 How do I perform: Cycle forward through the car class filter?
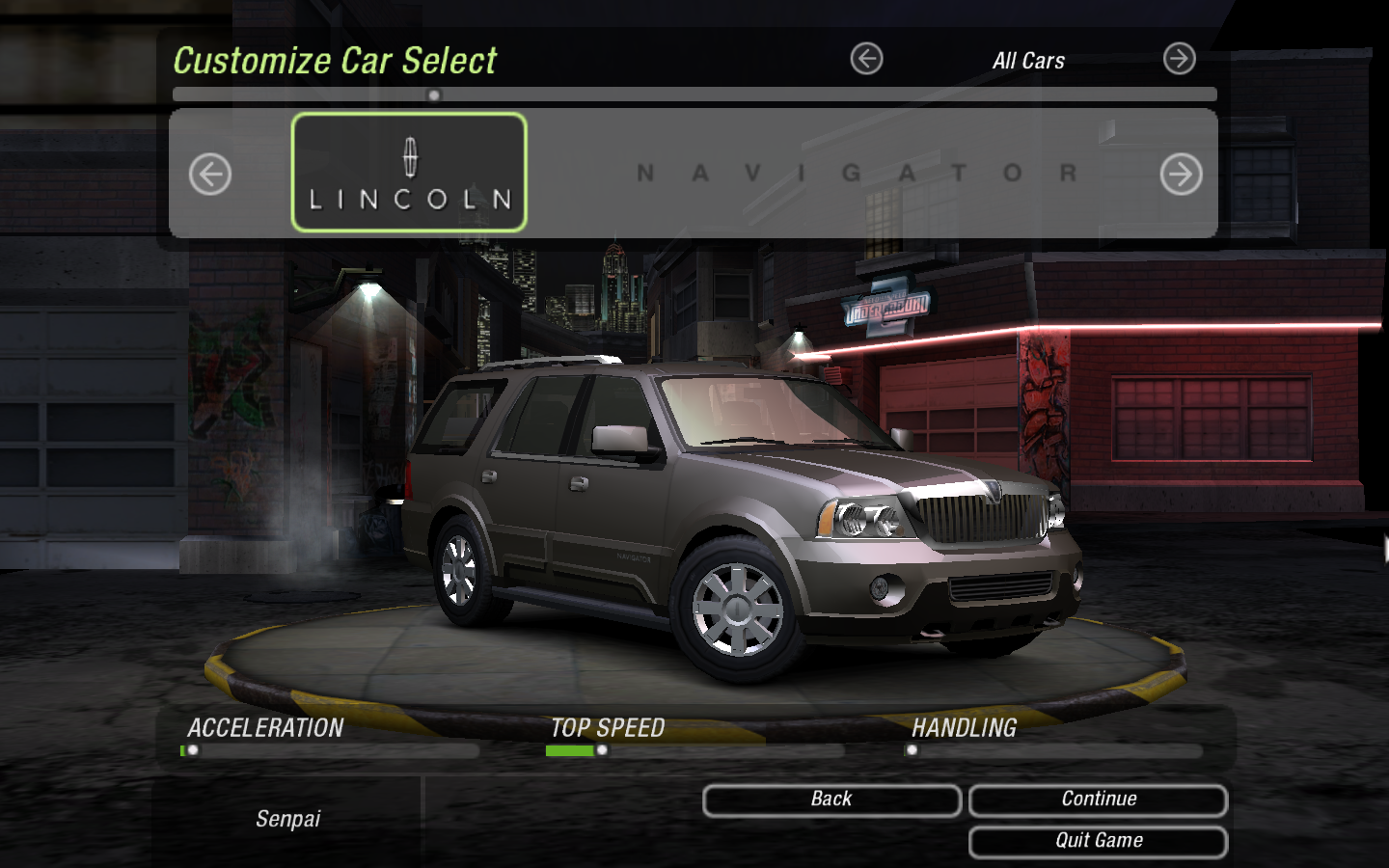coord(1179,58)
